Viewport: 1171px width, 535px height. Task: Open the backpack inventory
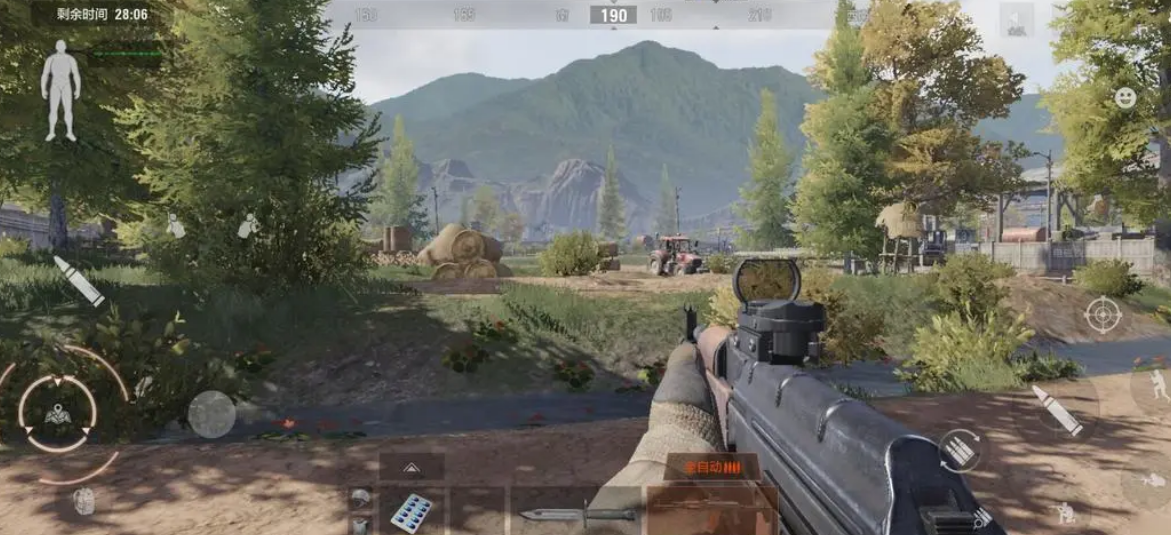pyautogui.click(x=84, y=501)
